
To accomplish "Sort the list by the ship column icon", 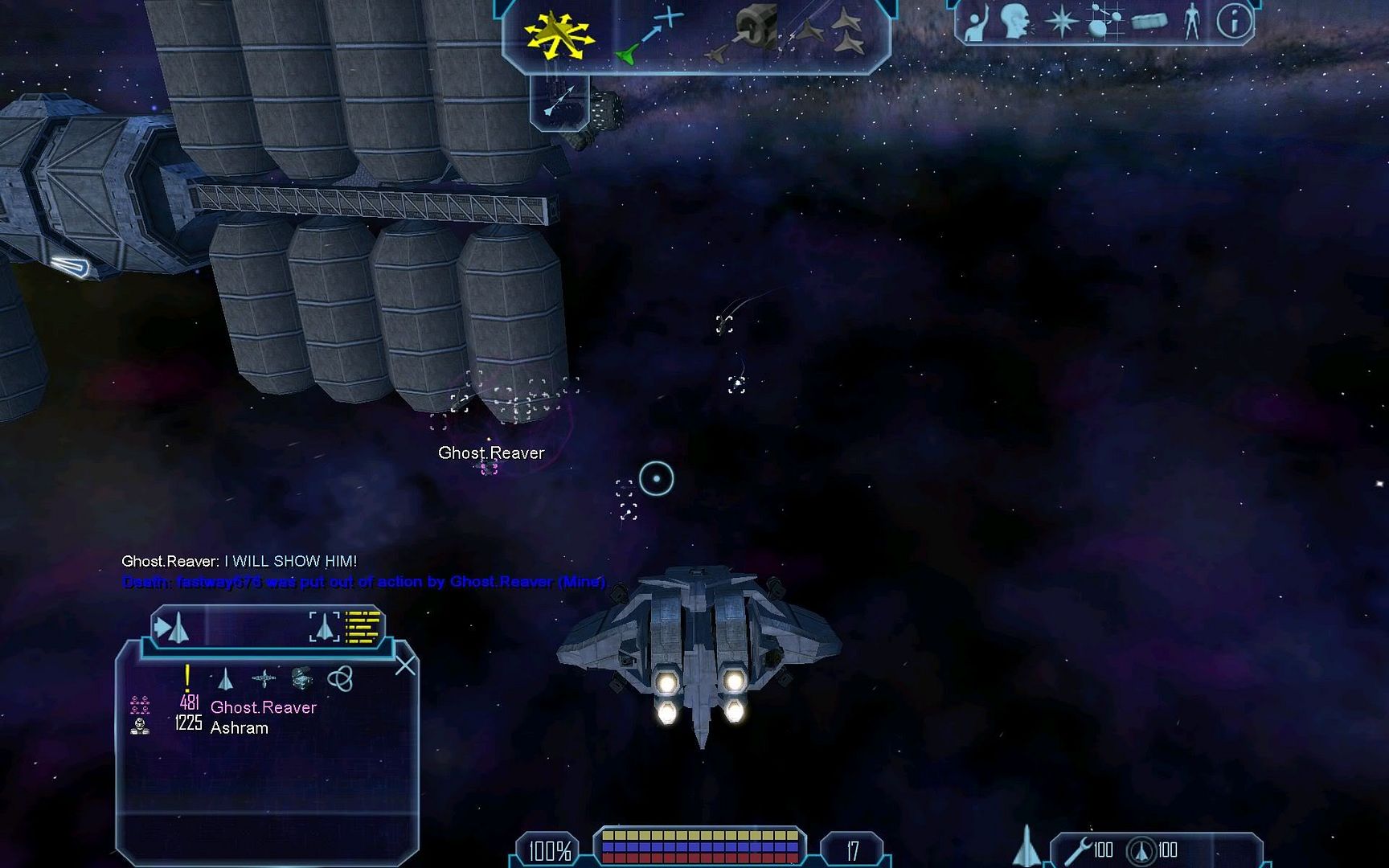I will pos(226,680).
